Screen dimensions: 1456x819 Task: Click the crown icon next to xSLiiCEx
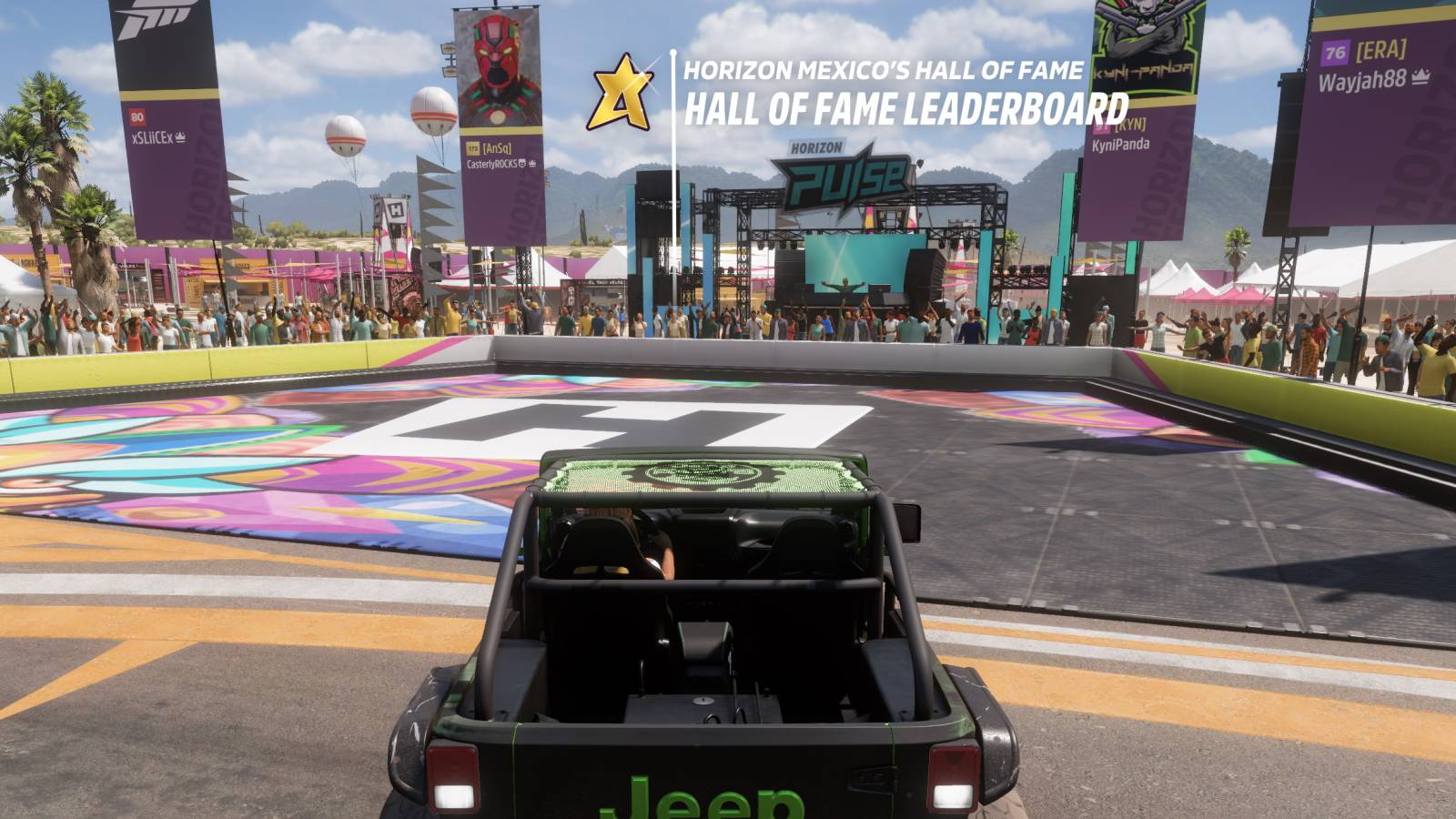(181, 136)
